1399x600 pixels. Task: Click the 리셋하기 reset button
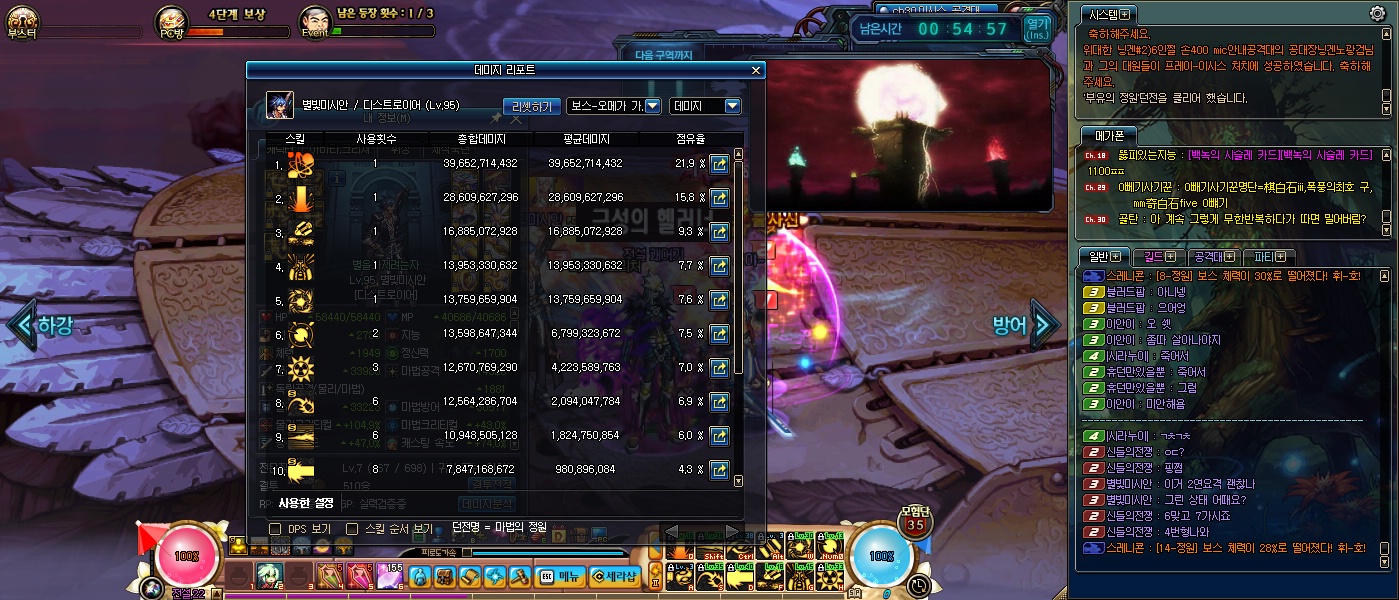coord(531,106)
